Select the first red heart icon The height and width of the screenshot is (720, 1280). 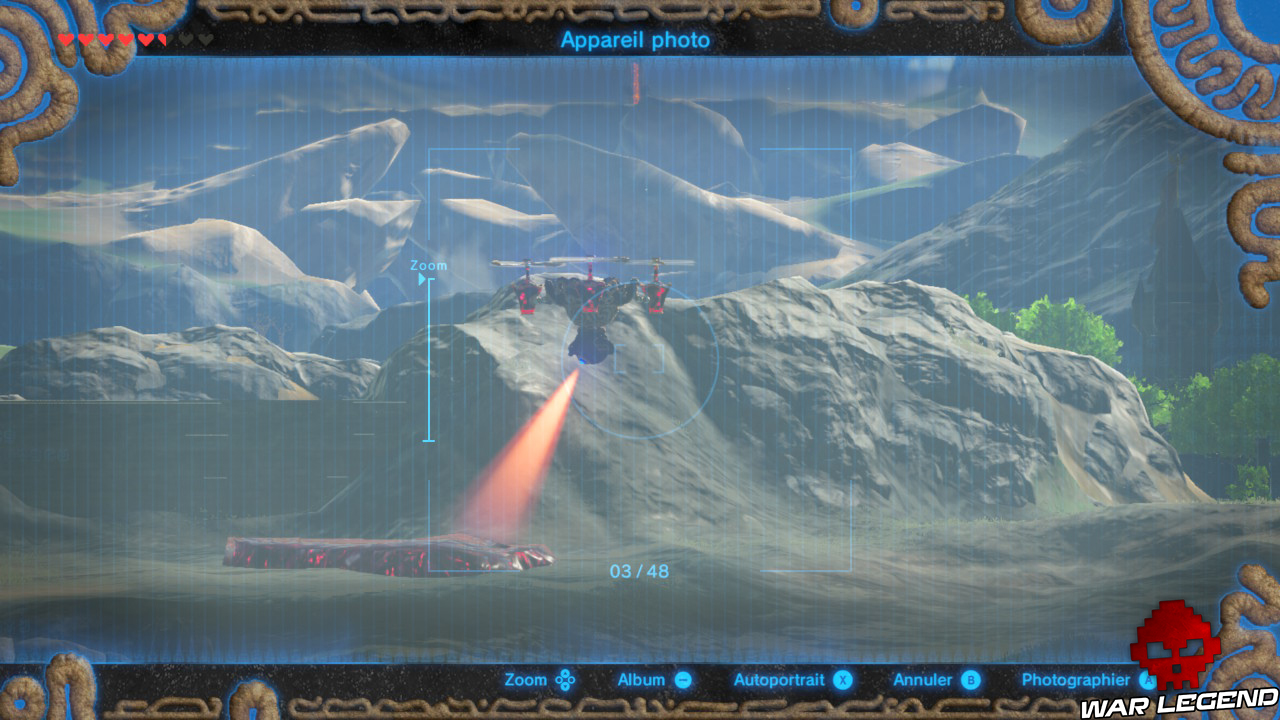tap(66, 38)
